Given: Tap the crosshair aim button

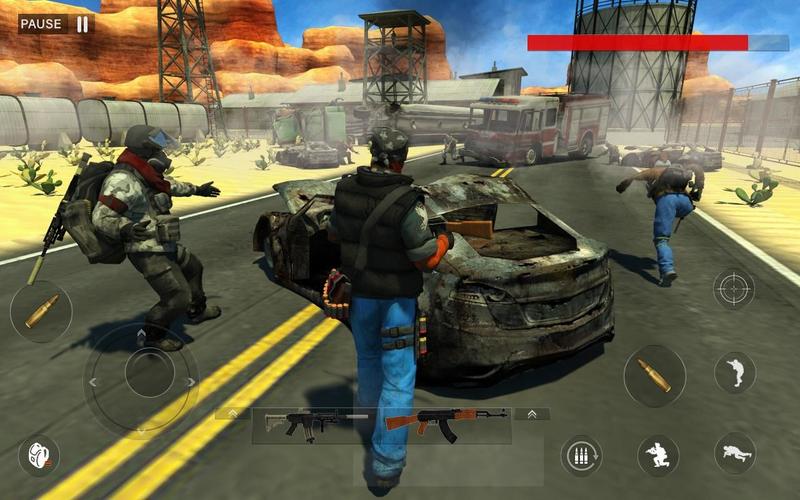Looking at the screenshot, I should [733, 289].
